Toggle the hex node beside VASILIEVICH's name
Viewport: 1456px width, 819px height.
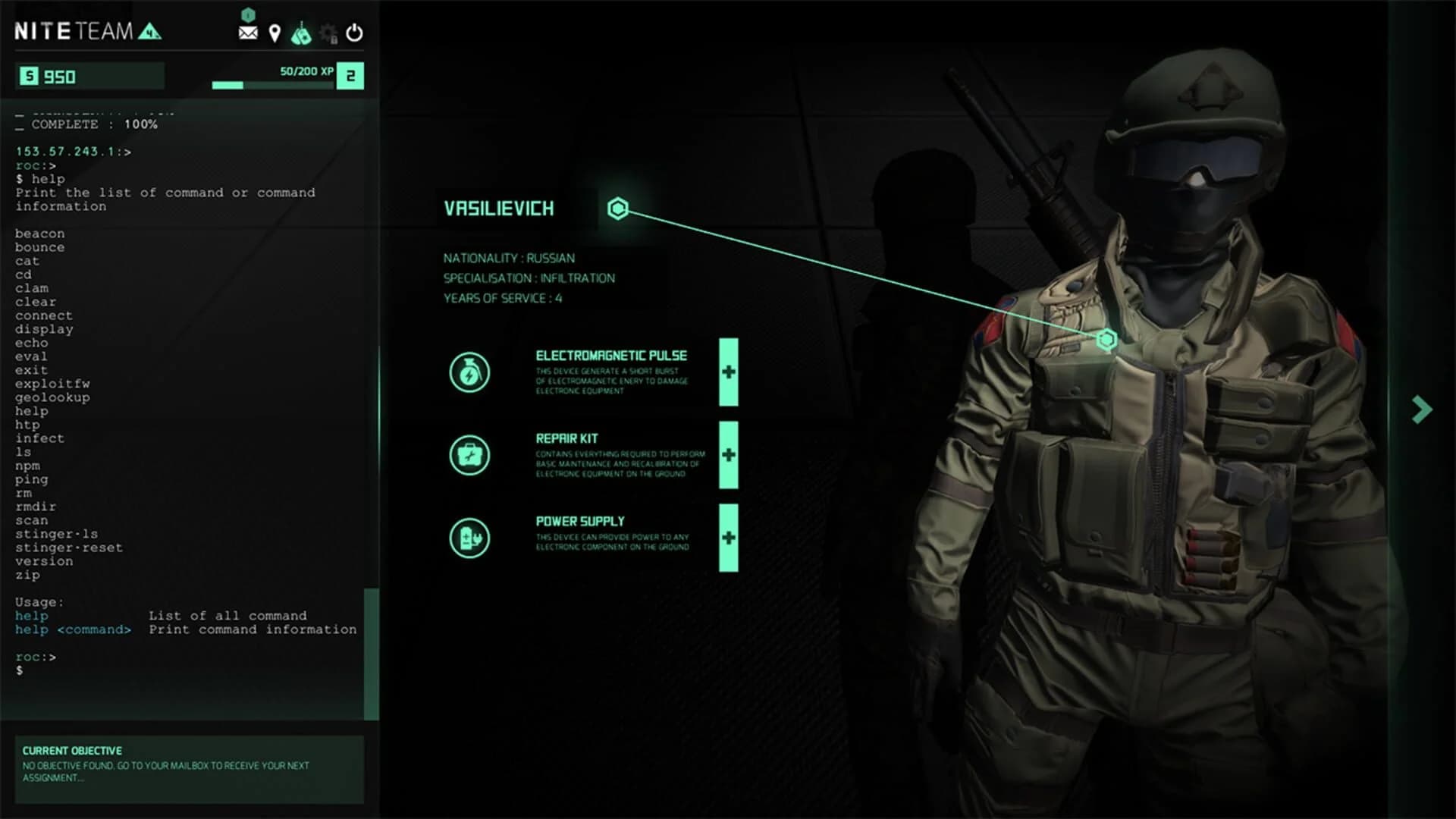(618, 209)
